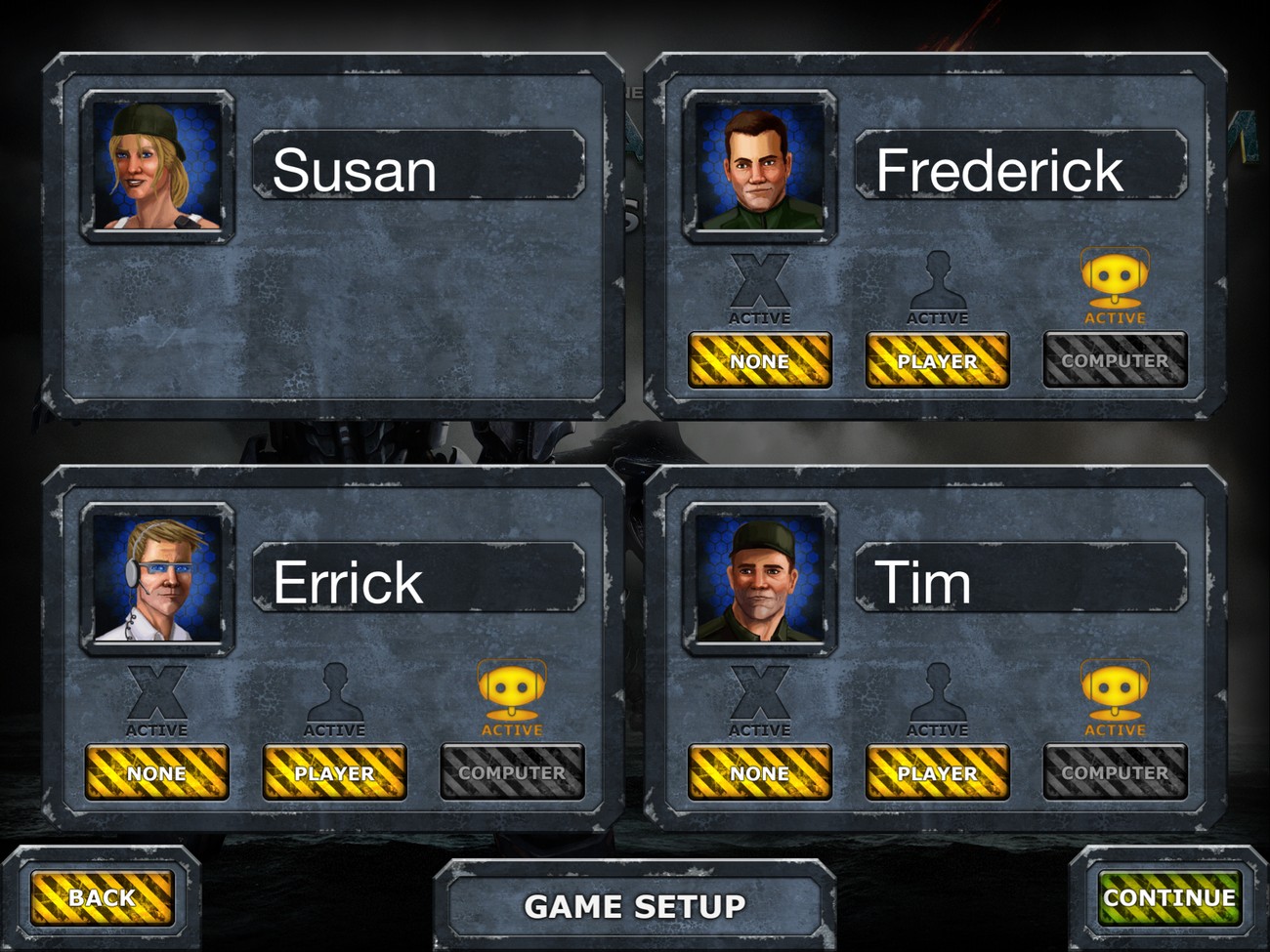1270x952 pixels.
Task: Select Frederick's character portrait
Action: tap(759, 166)
